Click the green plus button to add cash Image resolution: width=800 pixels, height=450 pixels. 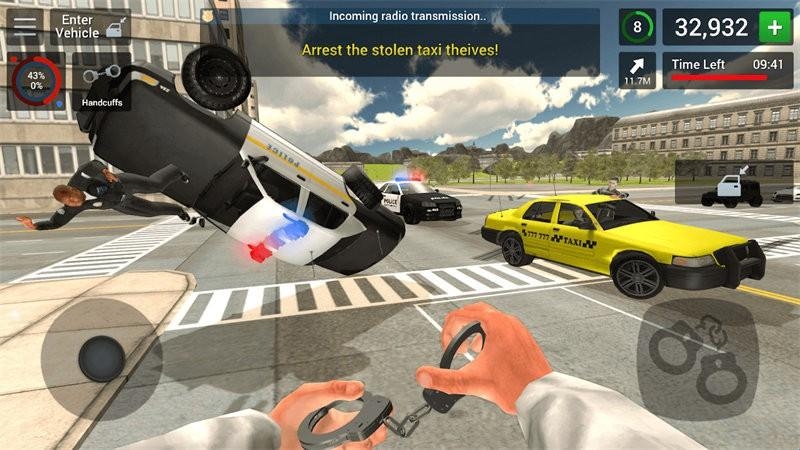pos(774,27)
